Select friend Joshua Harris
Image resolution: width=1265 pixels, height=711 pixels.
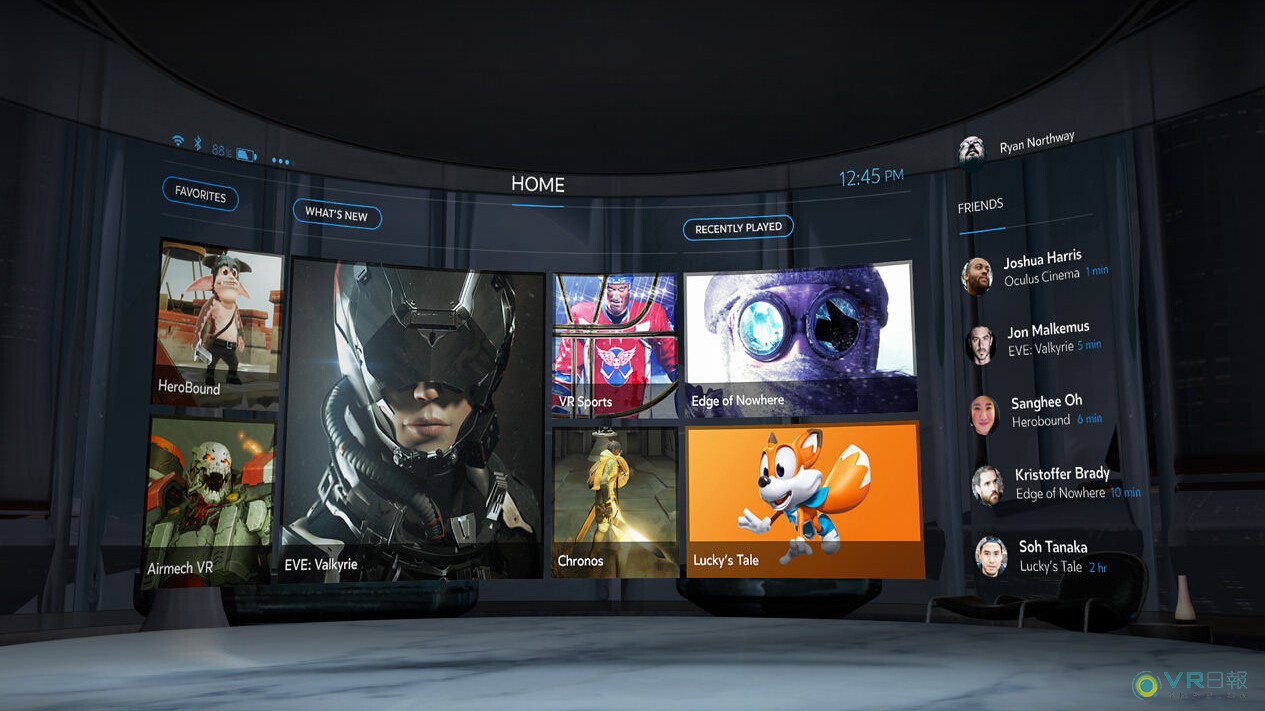1040,268
